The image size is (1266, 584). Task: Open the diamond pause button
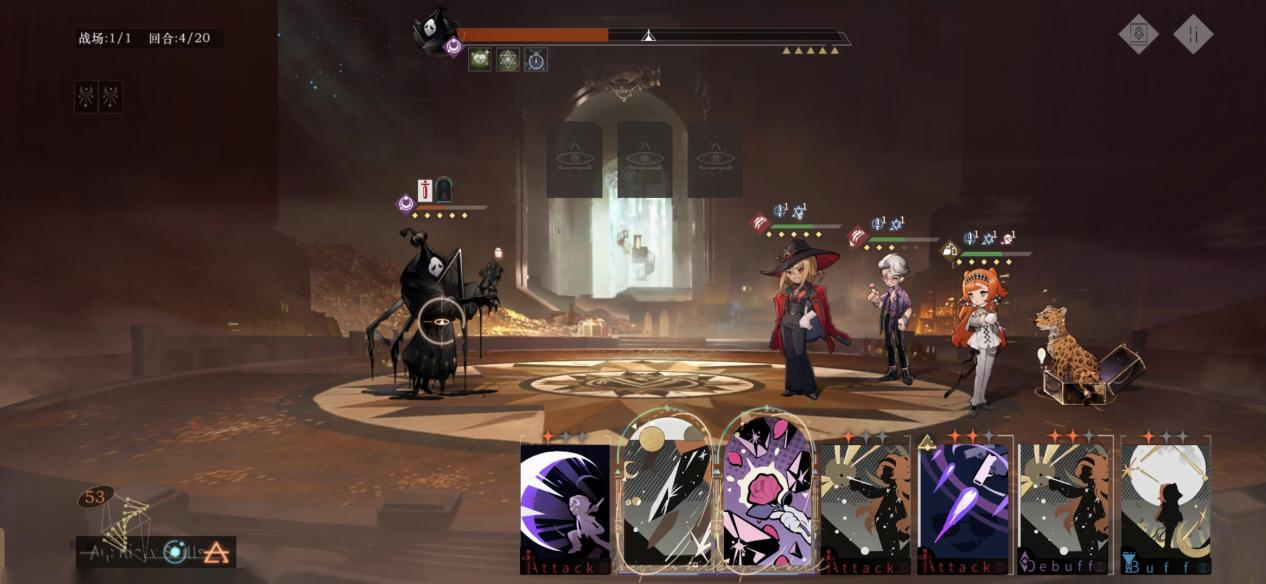[x=1193, y=34]
